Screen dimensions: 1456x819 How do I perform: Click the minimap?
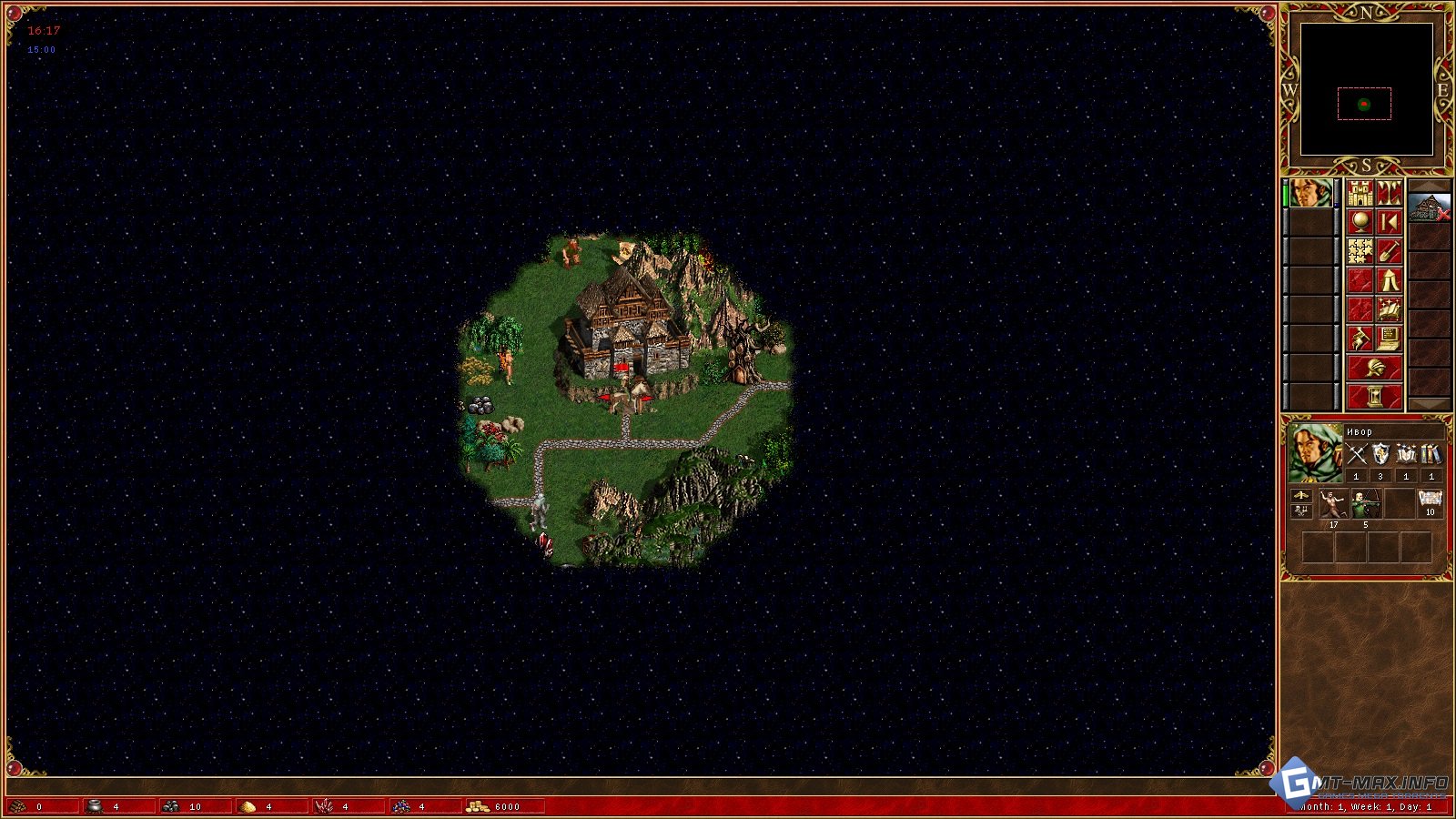point(1366,89)
